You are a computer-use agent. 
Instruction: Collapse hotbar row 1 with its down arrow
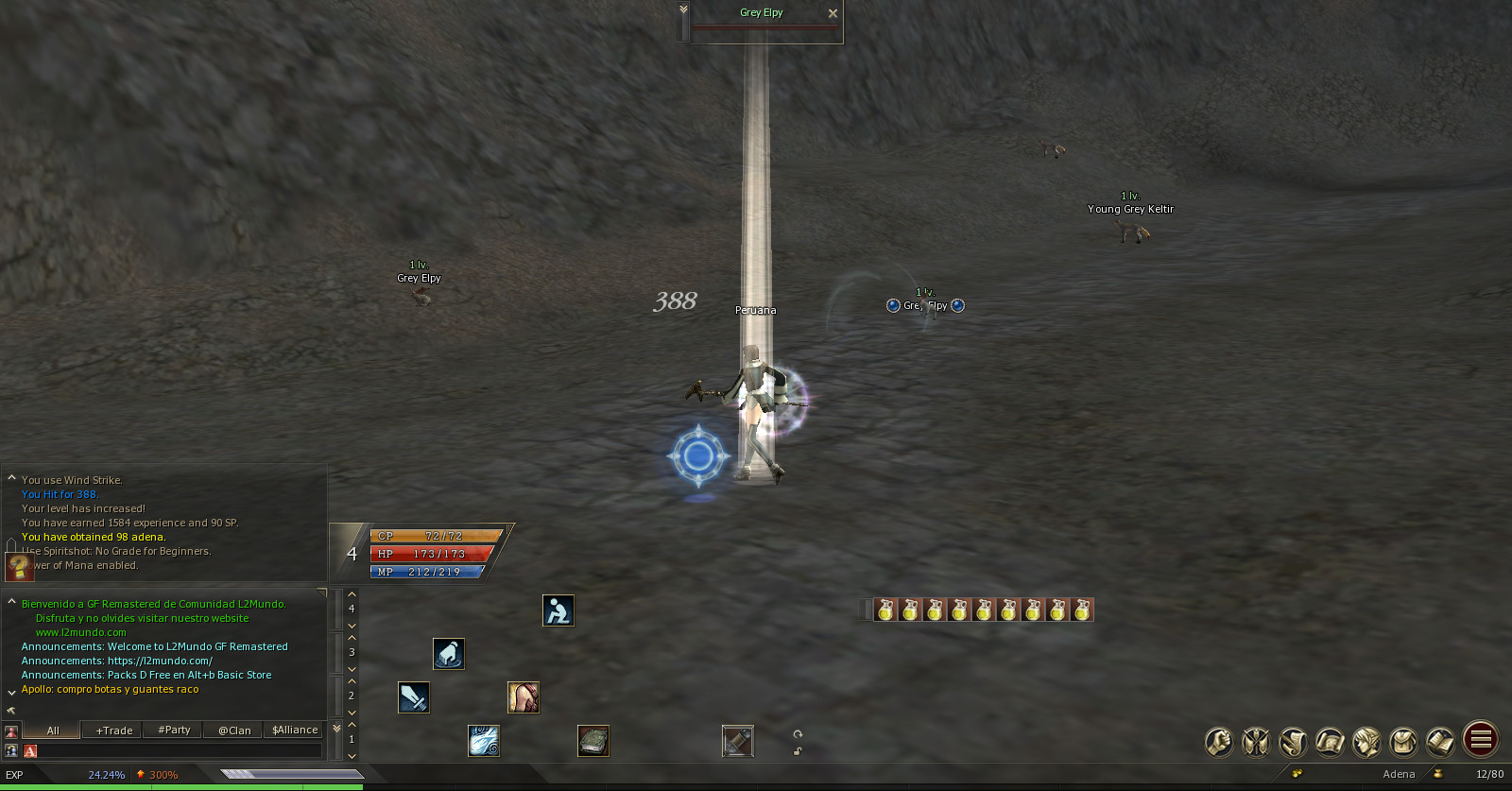pyautogui.click(x=352, y=755)
